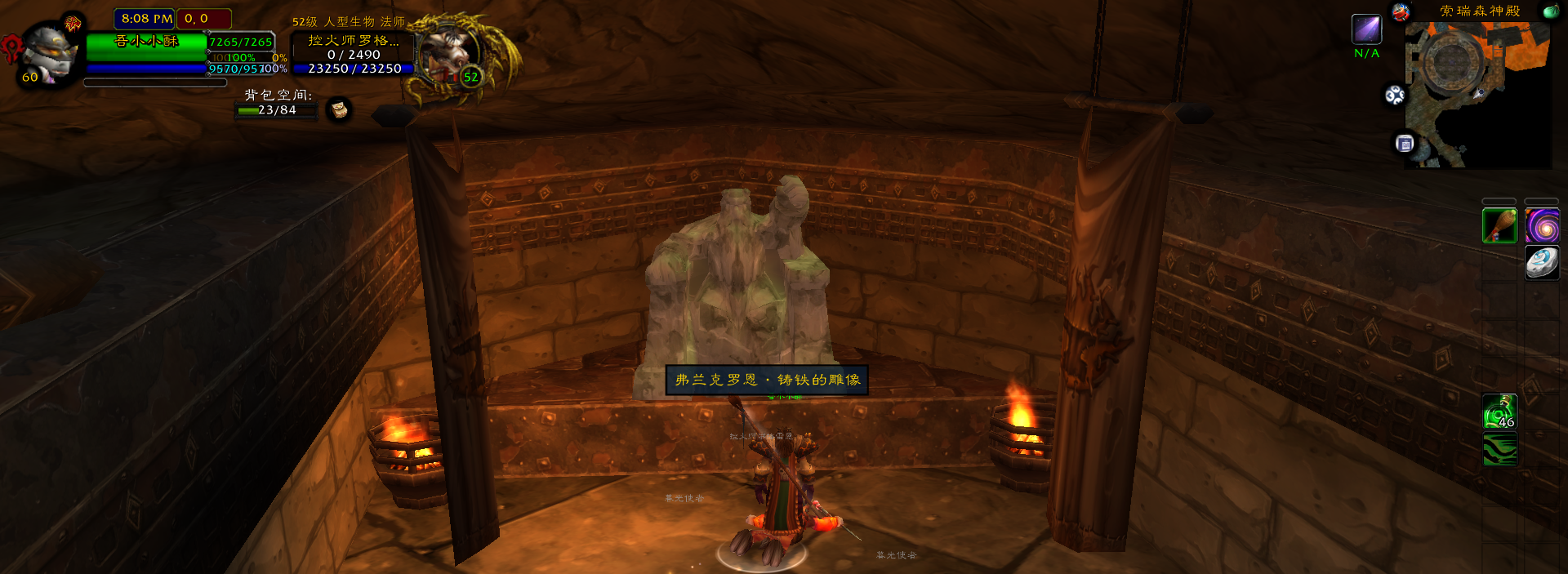Use the wooden club item in the action bar

pos(1499,226)
